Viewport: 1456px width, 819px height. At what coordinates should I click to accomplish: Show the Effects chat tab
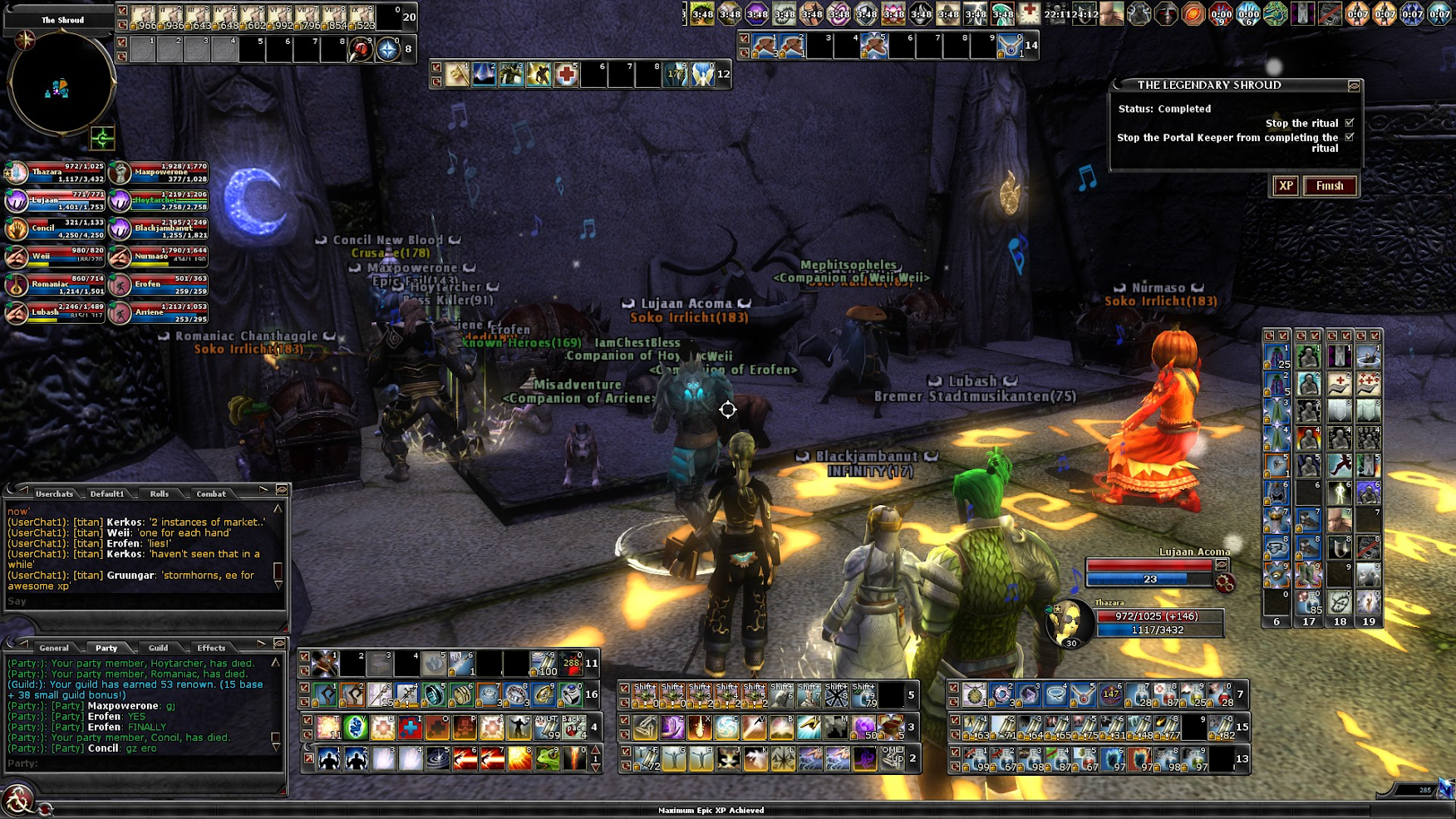pyautogui.click(x=211, y=648)
